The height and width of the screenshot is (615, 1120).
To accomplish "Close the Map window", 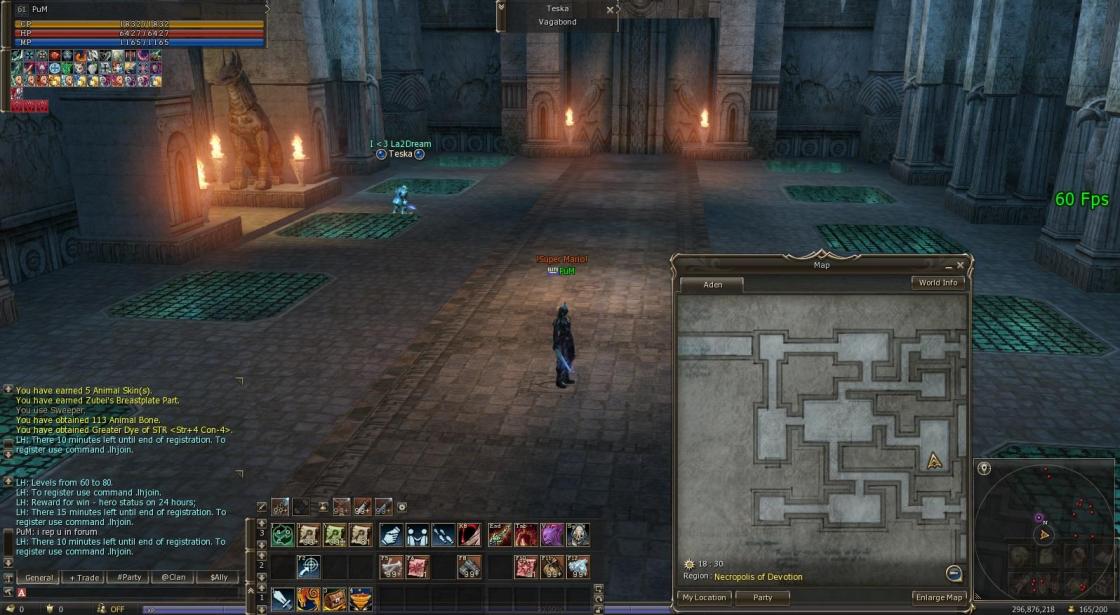I will coord(961,266).
